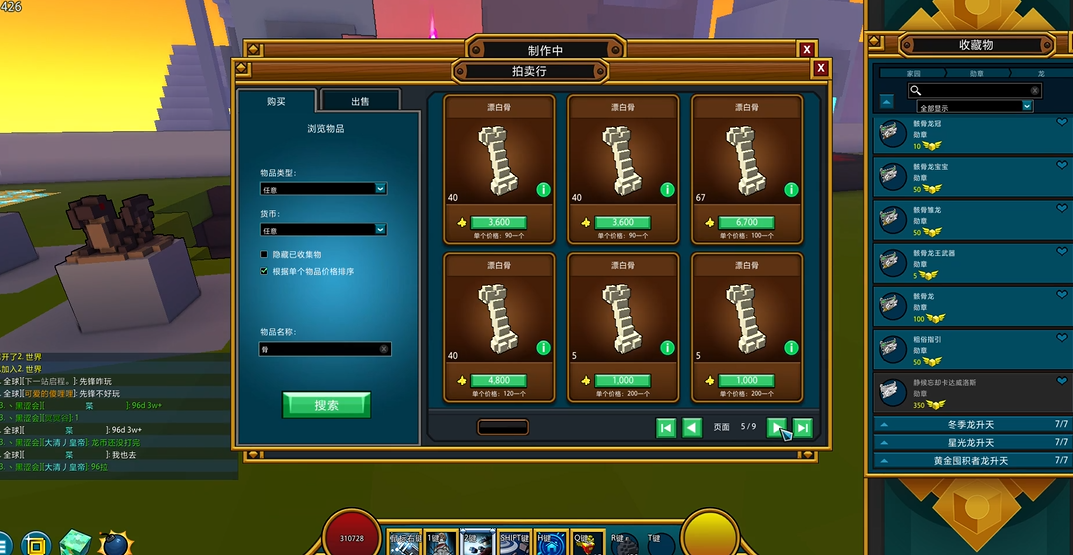Screen dimensions: 1073x555
Task: Close the 制作中 crafting window
Action: tap(806, 49)
